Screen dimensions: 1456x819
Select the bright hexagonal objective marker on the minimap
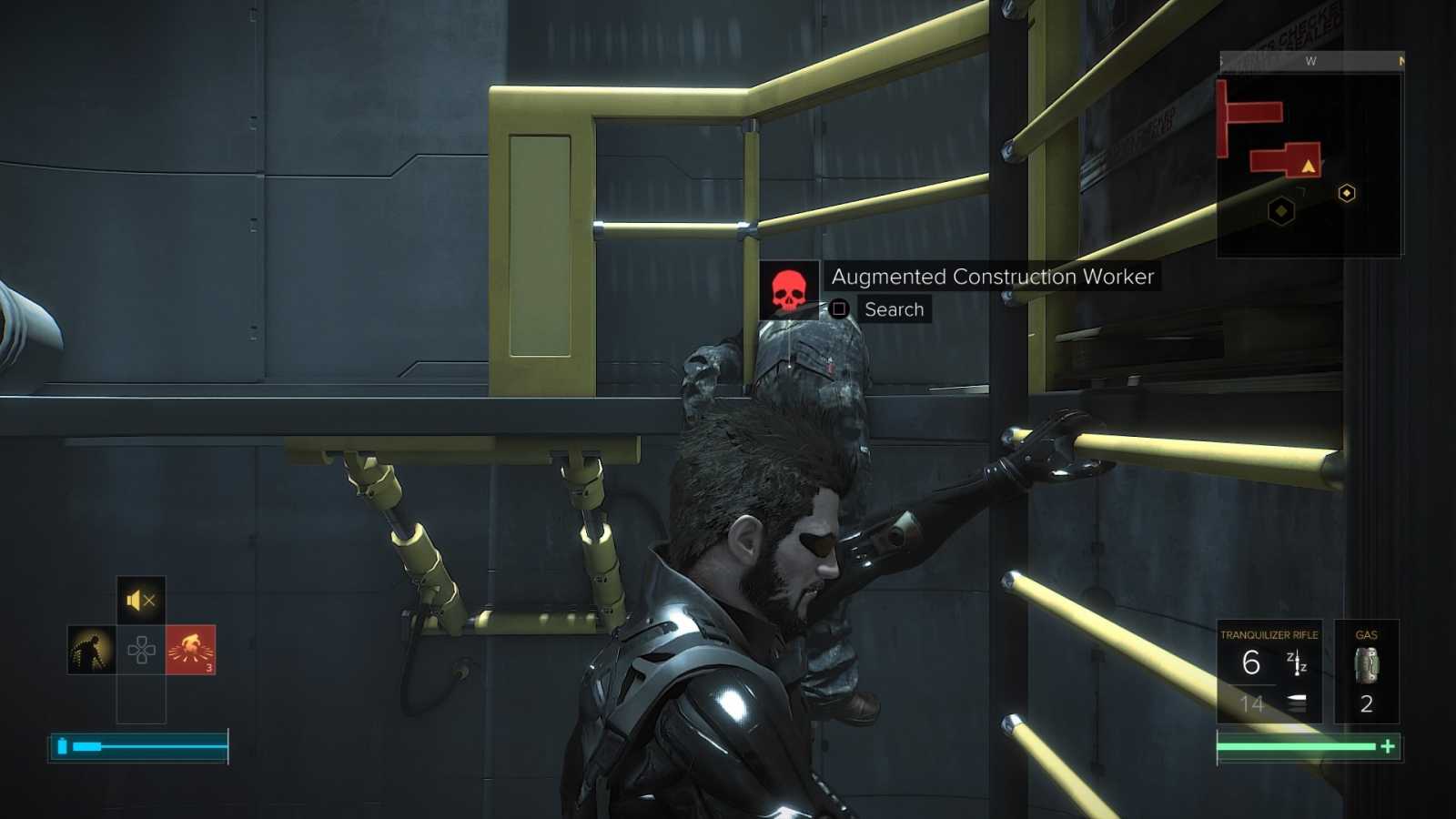point(1347,193)
